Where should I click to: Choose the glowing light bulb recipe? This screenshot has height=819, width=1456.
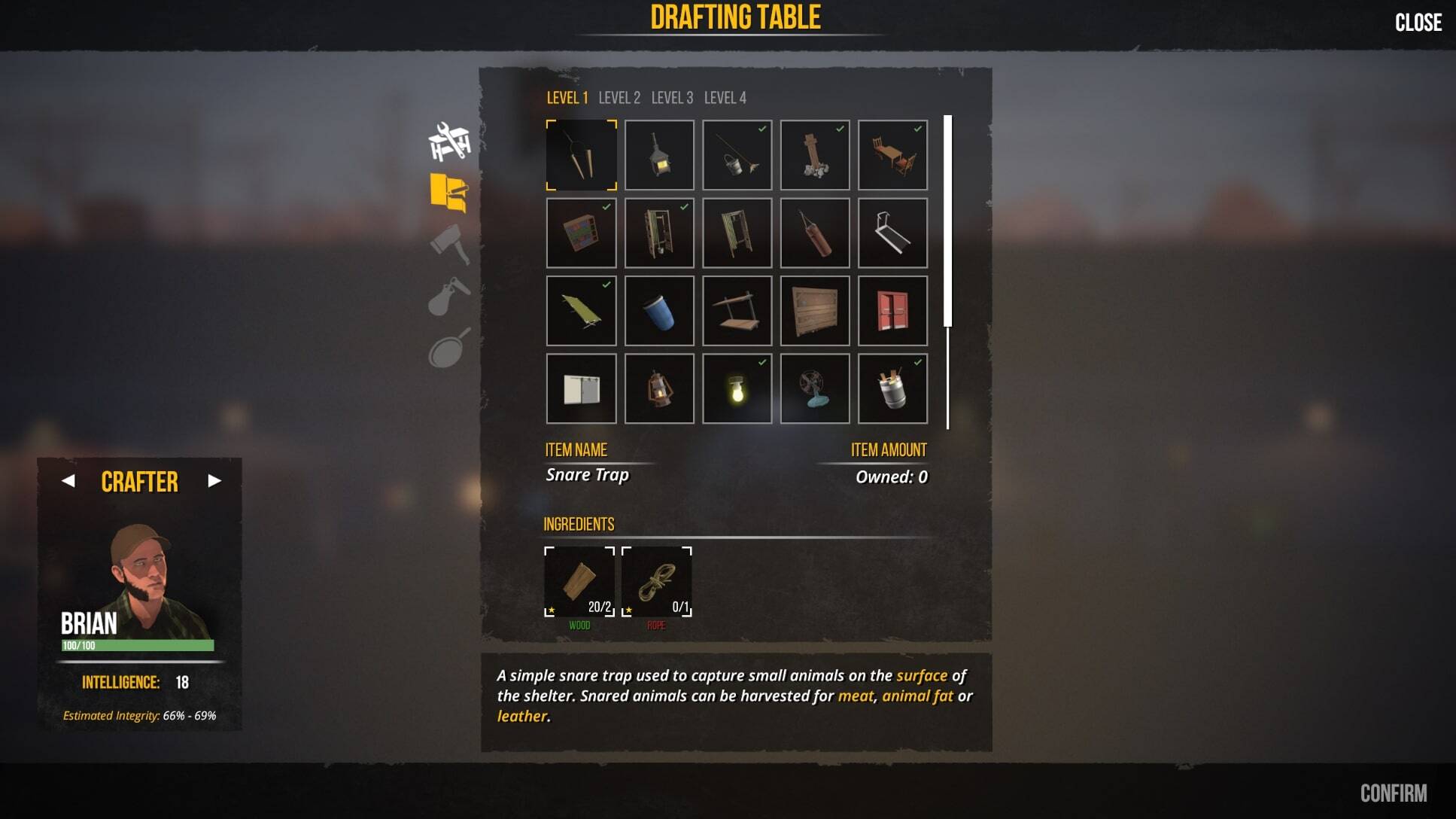(737, 389)
